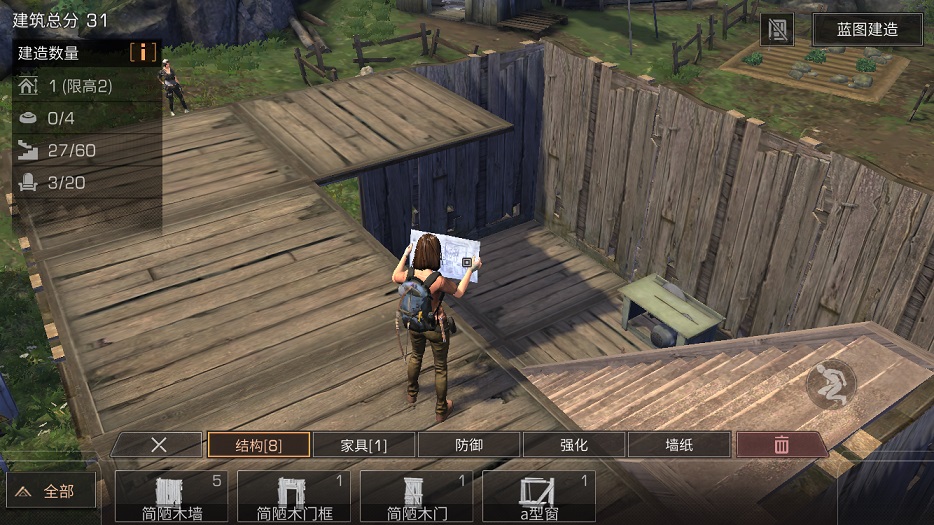Open the 家具 furniture tab
The height and width of the screenshot is (525, 934).
pyautogui.click(x=364, y=445)
